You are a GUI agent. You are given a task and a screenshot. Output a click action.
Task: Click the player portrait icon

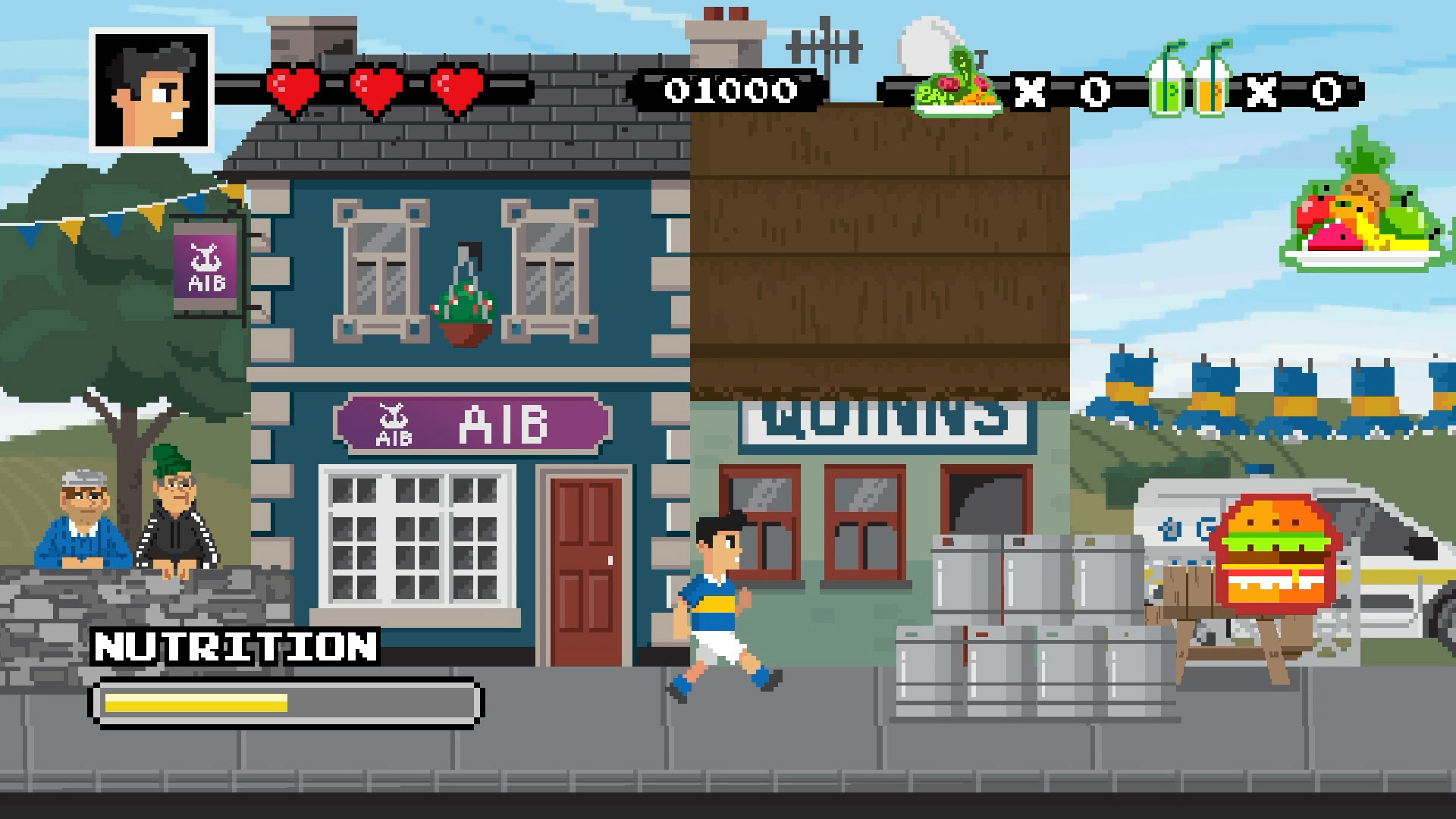click(152, 90)
